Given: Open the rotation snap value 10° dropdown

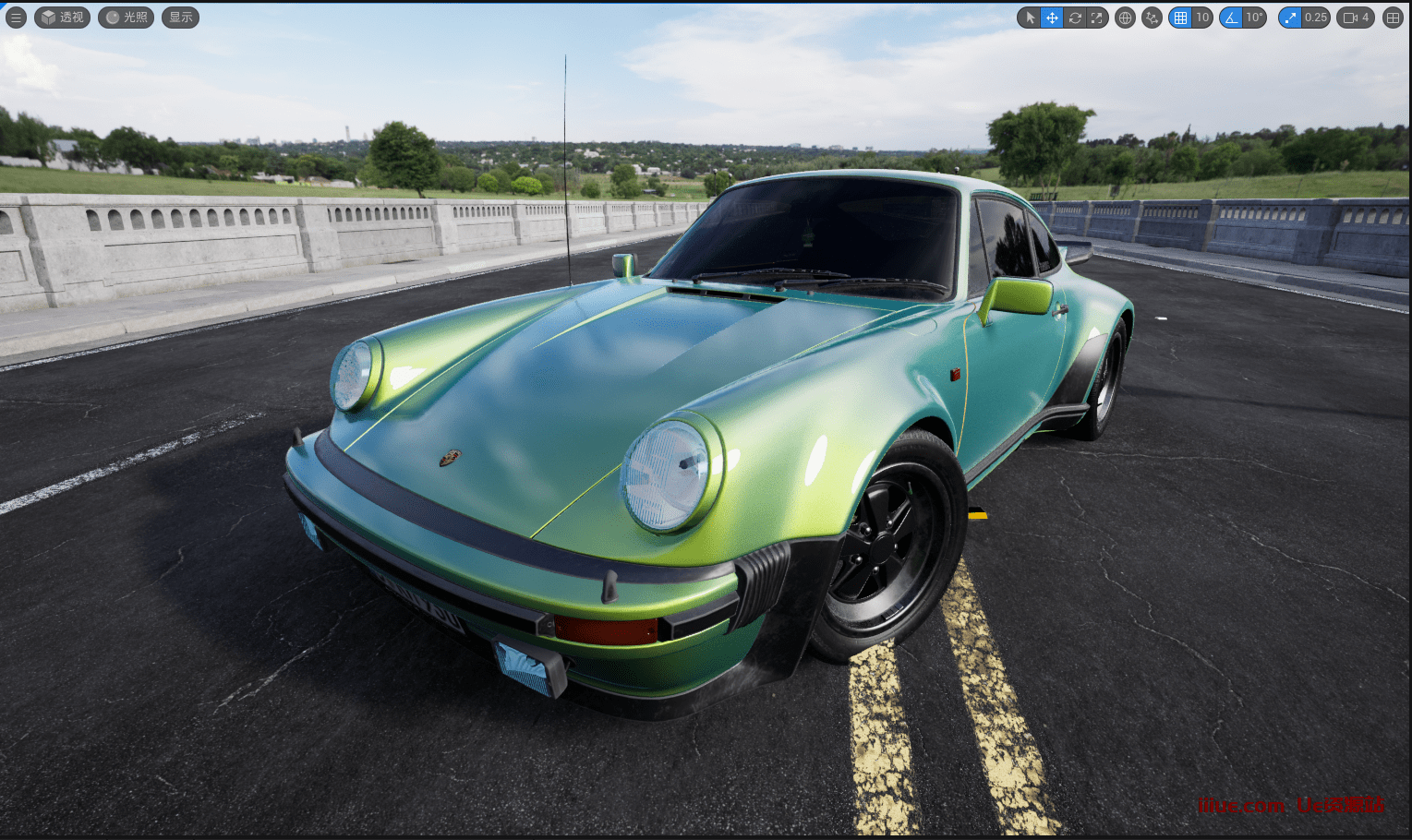Looking at the screenshot, I should [x=1254, y=18].
